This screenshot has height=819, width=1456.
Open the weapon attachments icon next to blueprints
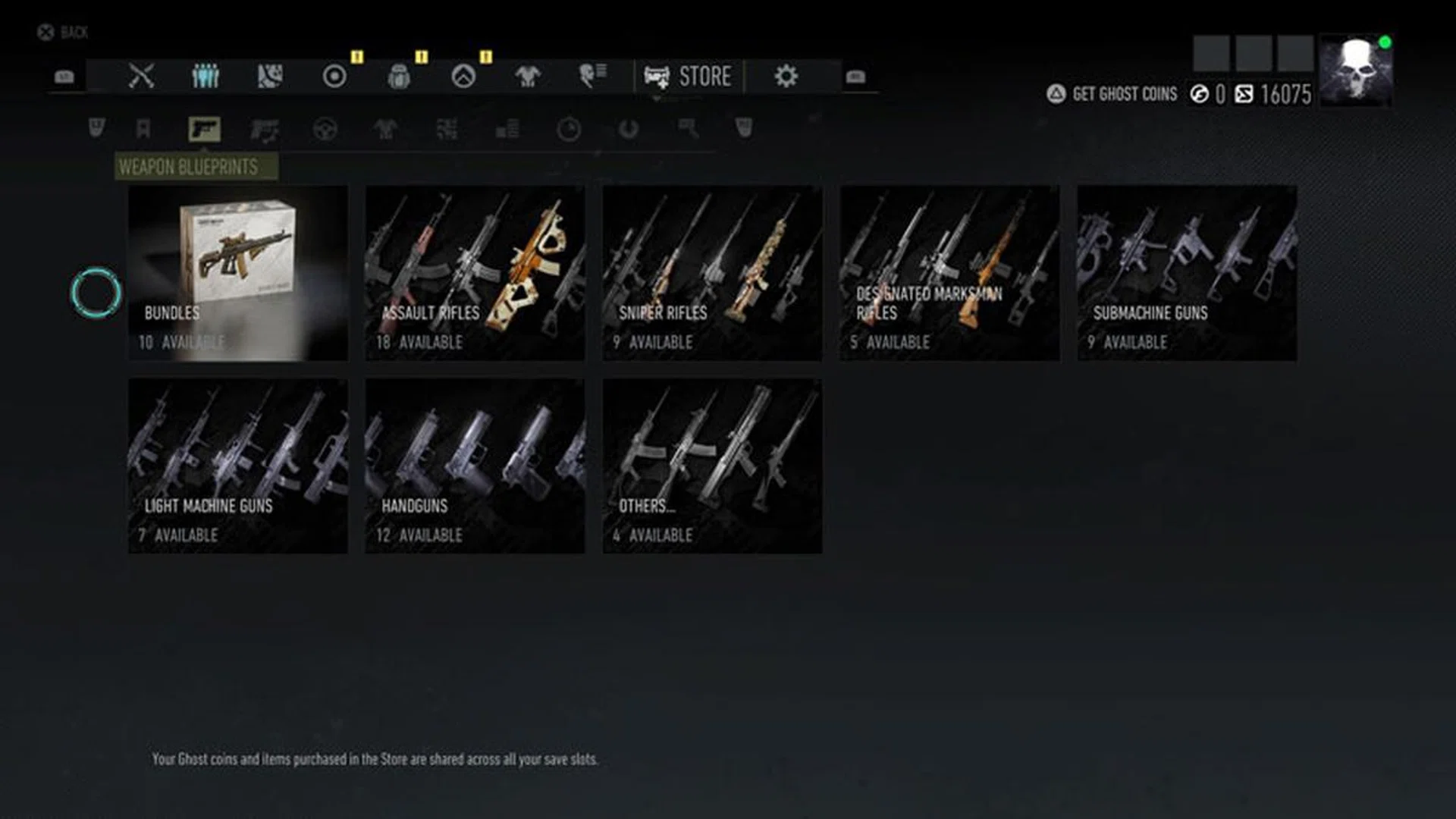click(x=265, y=130)
